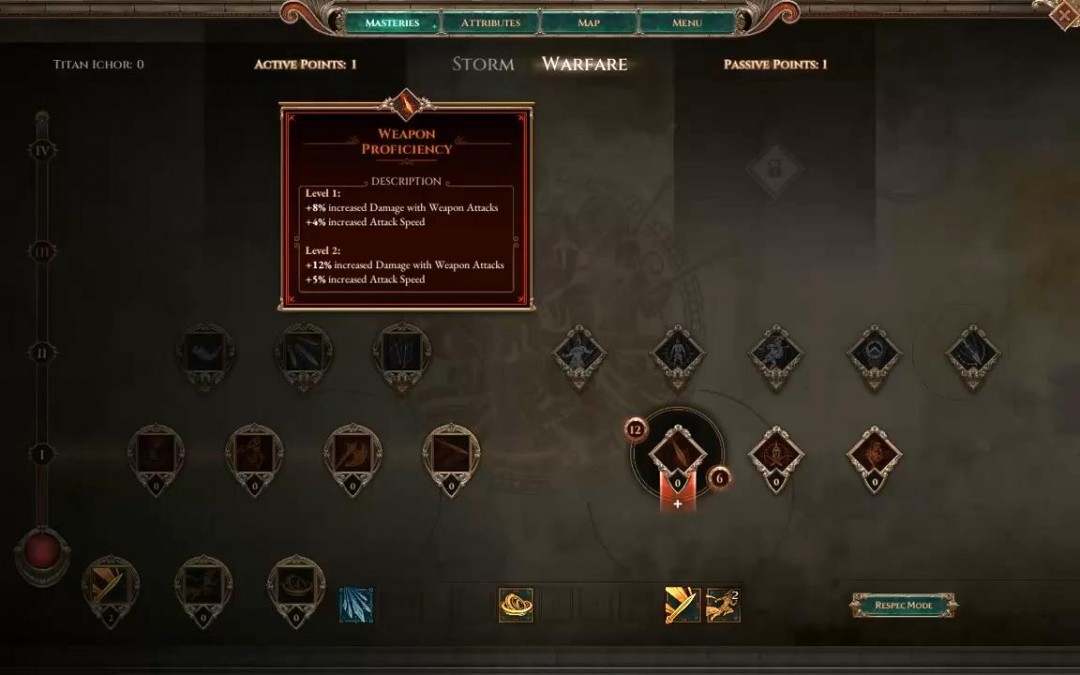
Task: Click the red orb below the tier track
Action: point(42,552)
